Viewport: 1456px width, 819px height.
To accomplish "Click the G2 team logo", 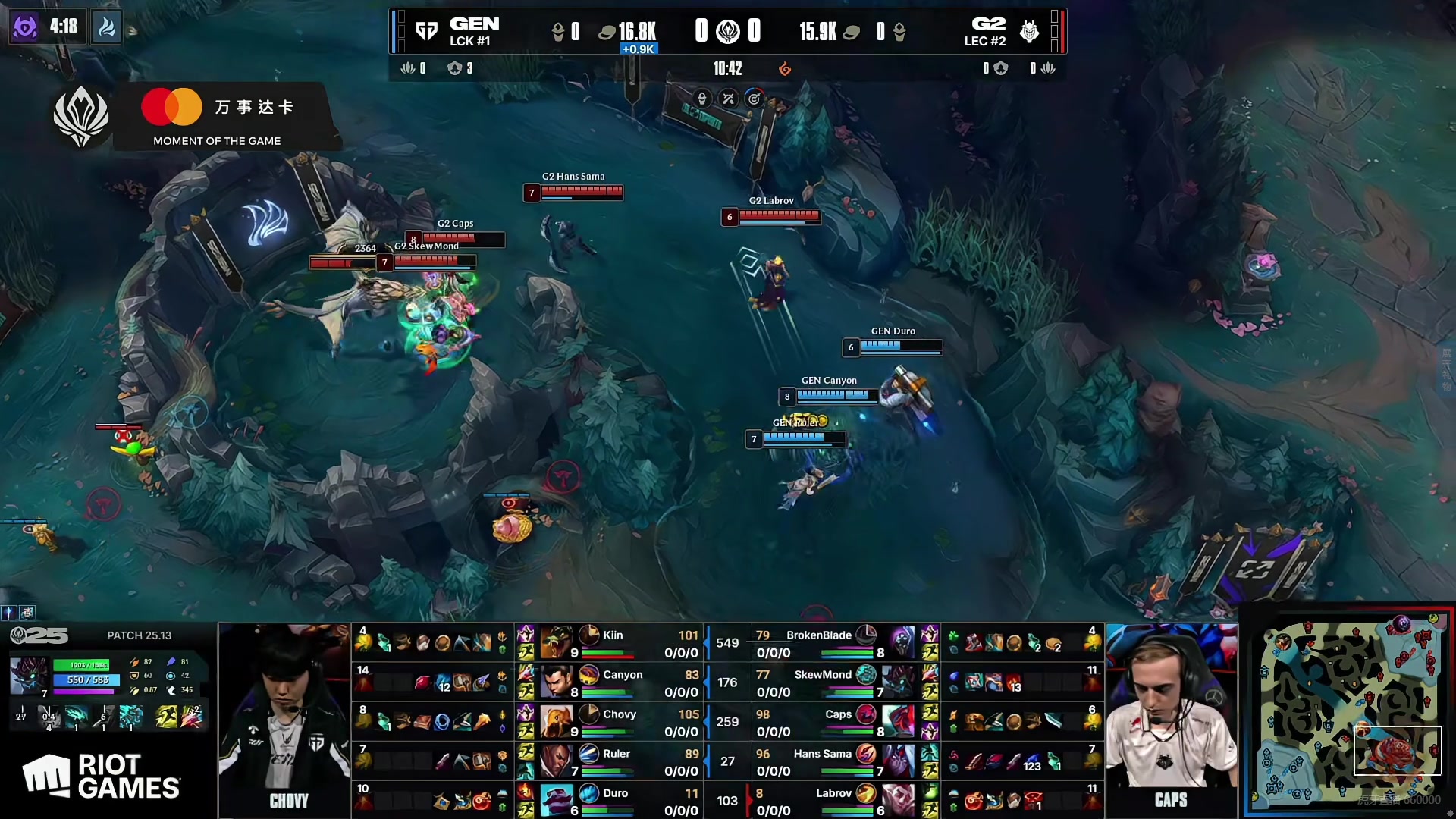I will 1029,31.
